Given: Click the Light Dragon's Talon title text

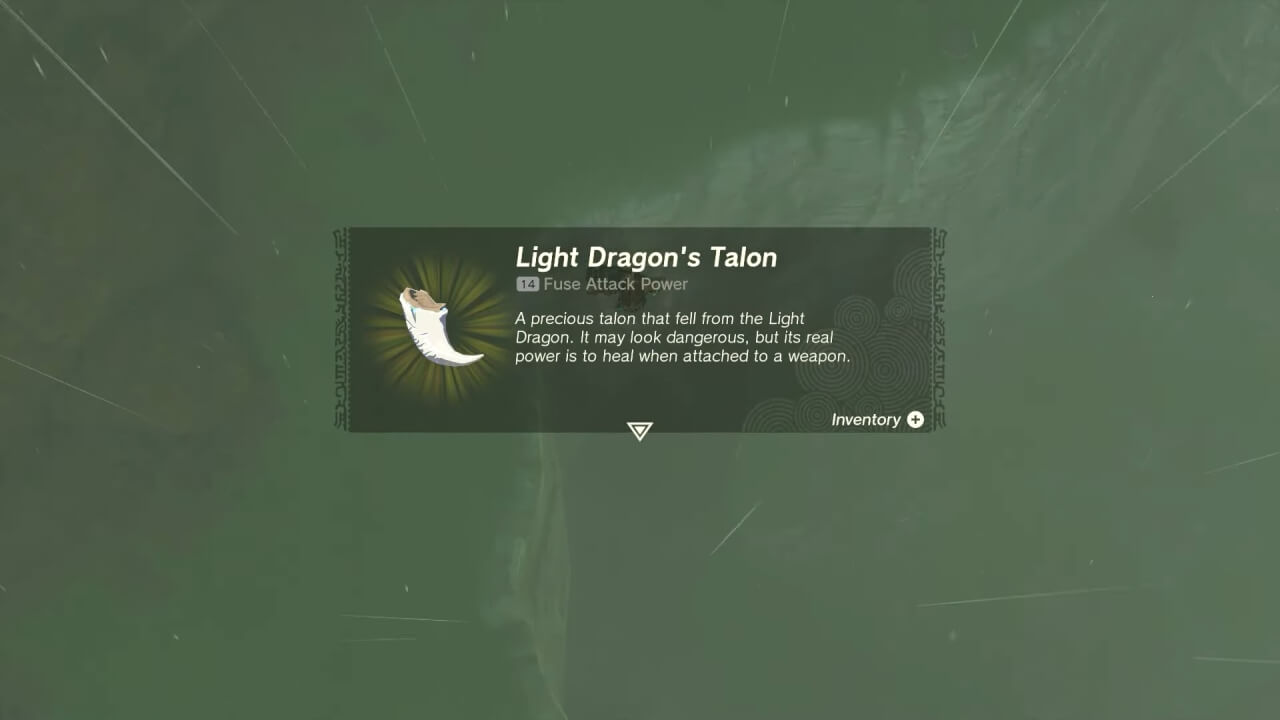Looking at the screenshot, I should tap(646, 257).
